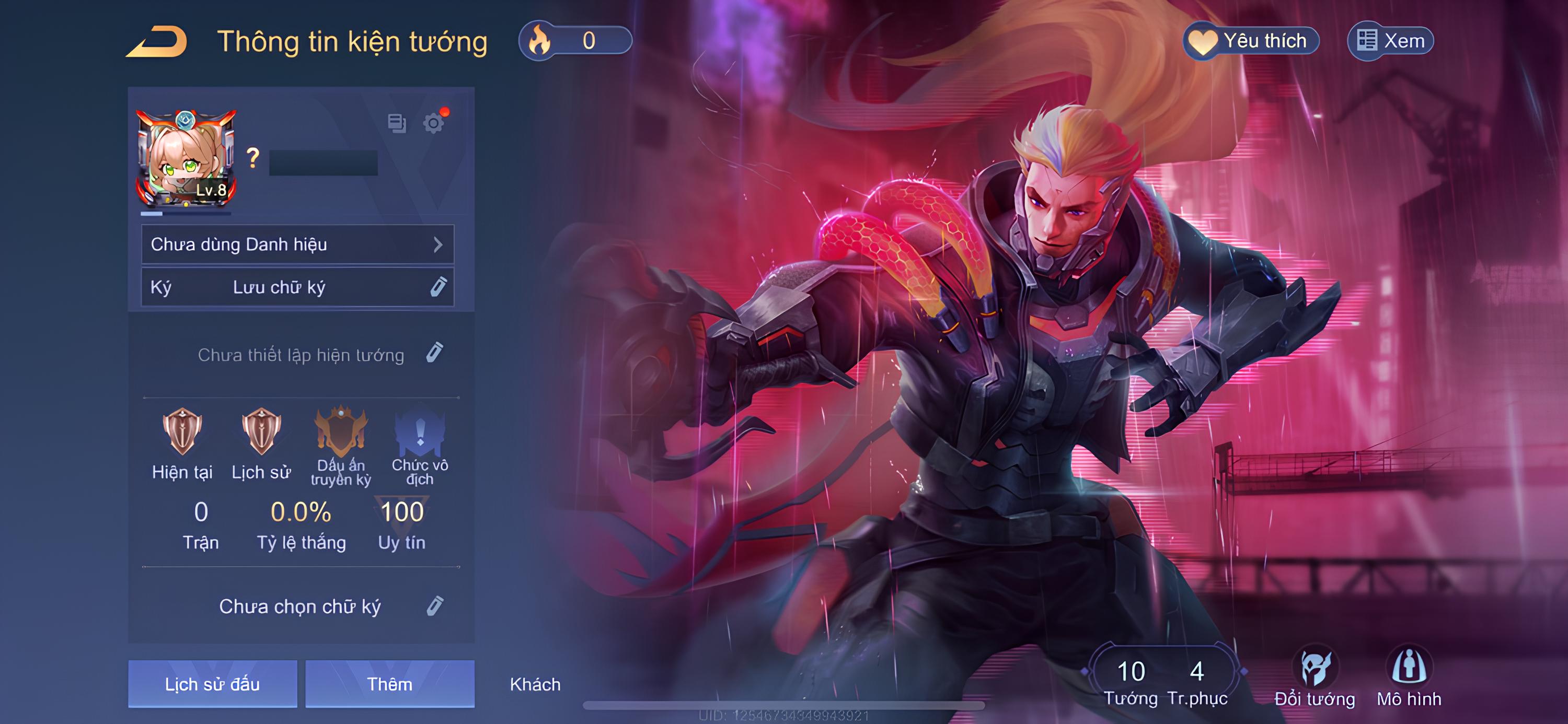Go back with the gold arrow button
The height and width of the screenshot is (724, 1568).
click(157, 42)
